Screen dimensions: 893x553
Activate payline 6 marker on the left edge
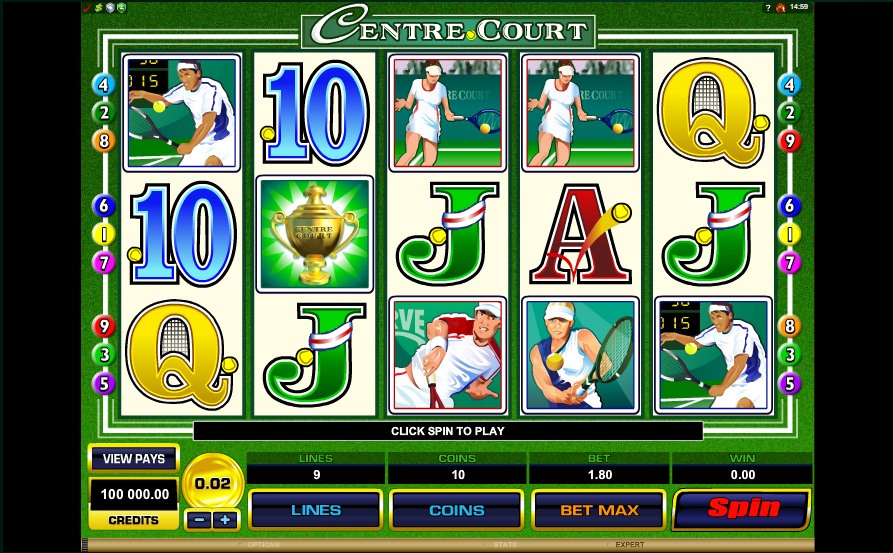click(104, 206)
